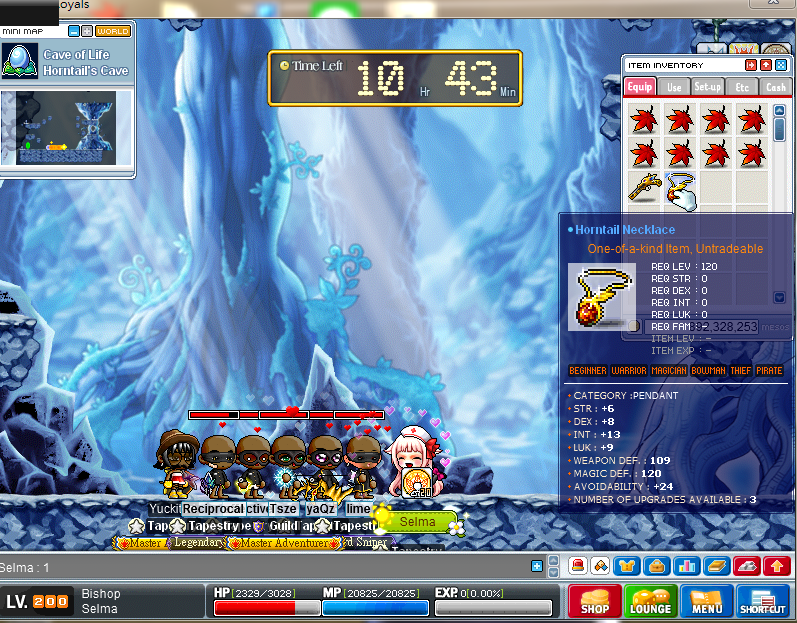Image resolution: width=797 pixels, height=623 pixels.
Task: Select the Horntail Necklace in the inventory
Action: tap(680, 189)
